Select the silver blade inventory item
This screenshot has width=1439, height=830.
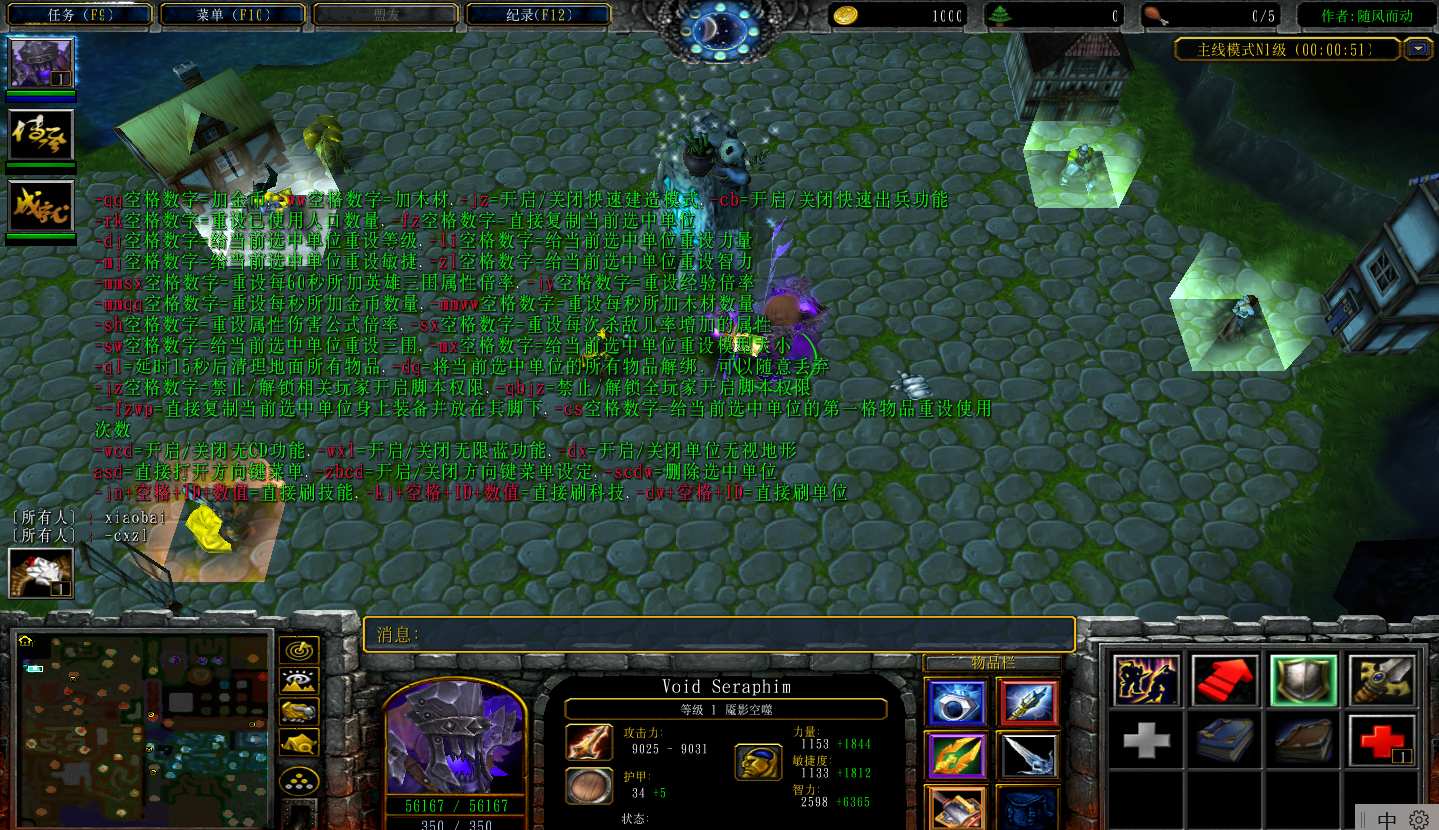(1027, 755)
